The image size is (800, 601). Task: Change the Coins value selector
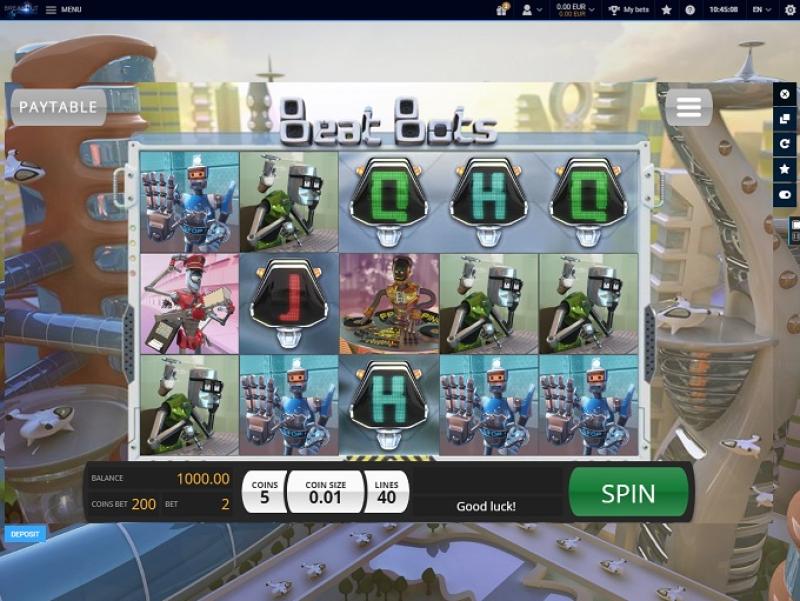265,492
